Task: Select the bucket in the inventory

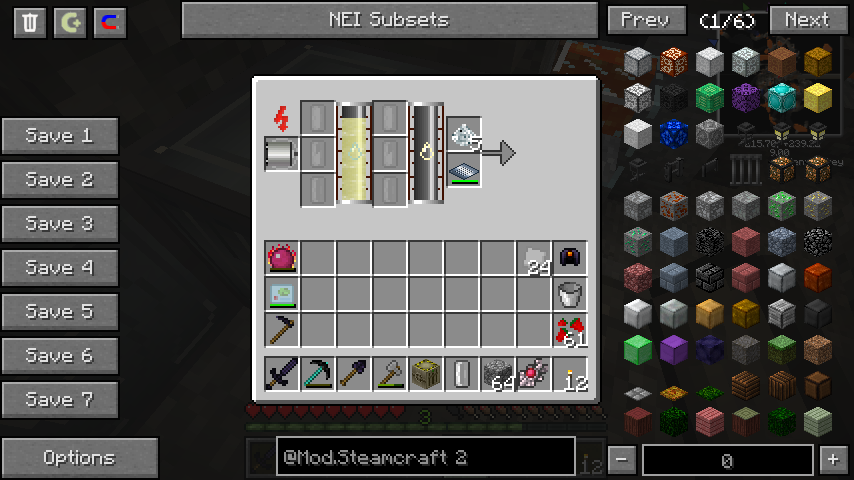Action: [570, 294]
